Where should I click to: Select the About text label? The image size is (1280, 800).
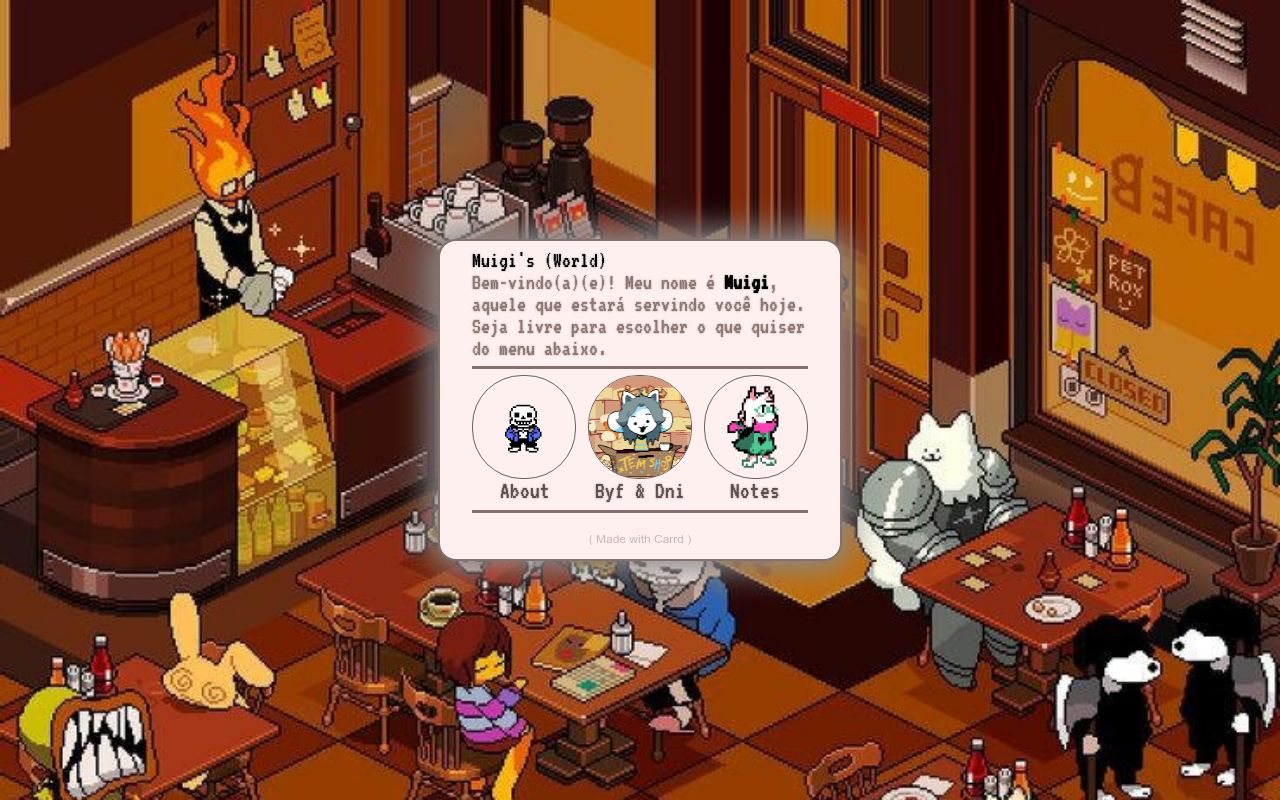coord(524,491)
